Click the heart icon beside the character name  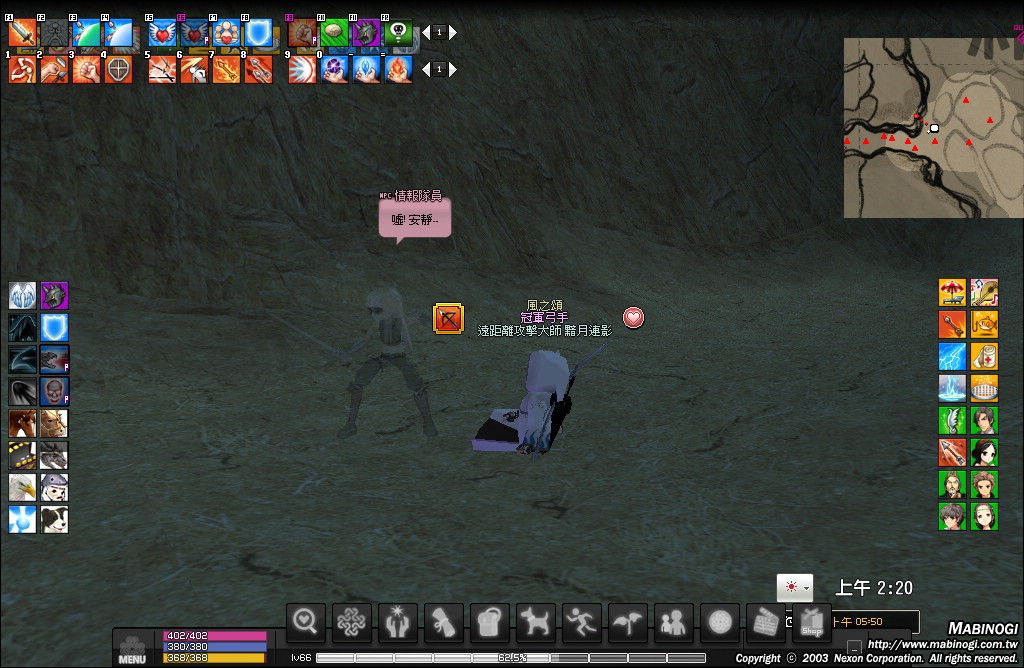(633, 318)
